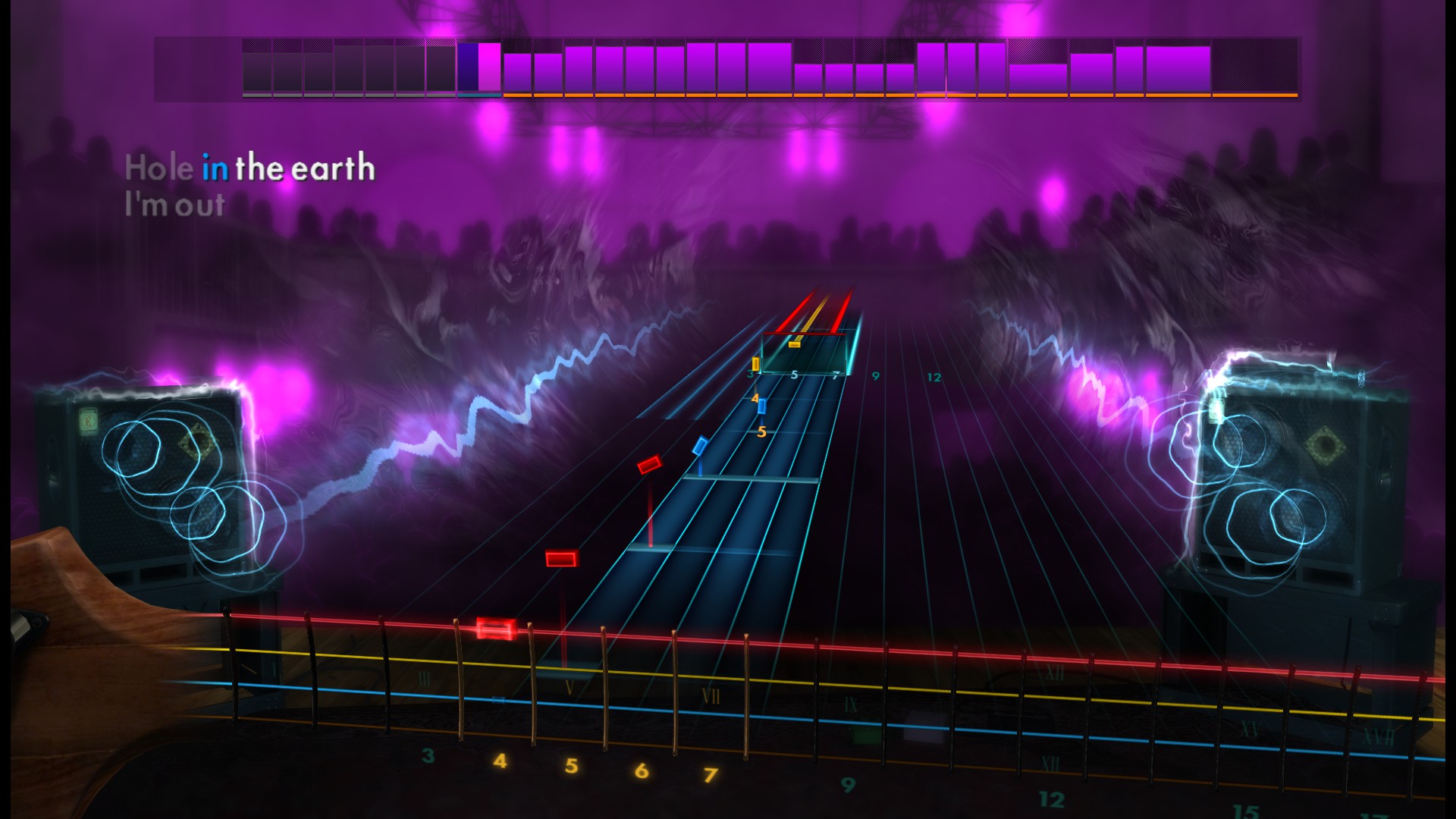
Task: Click the lyric line 'Hole in the earth'
Action: point(250,168)
